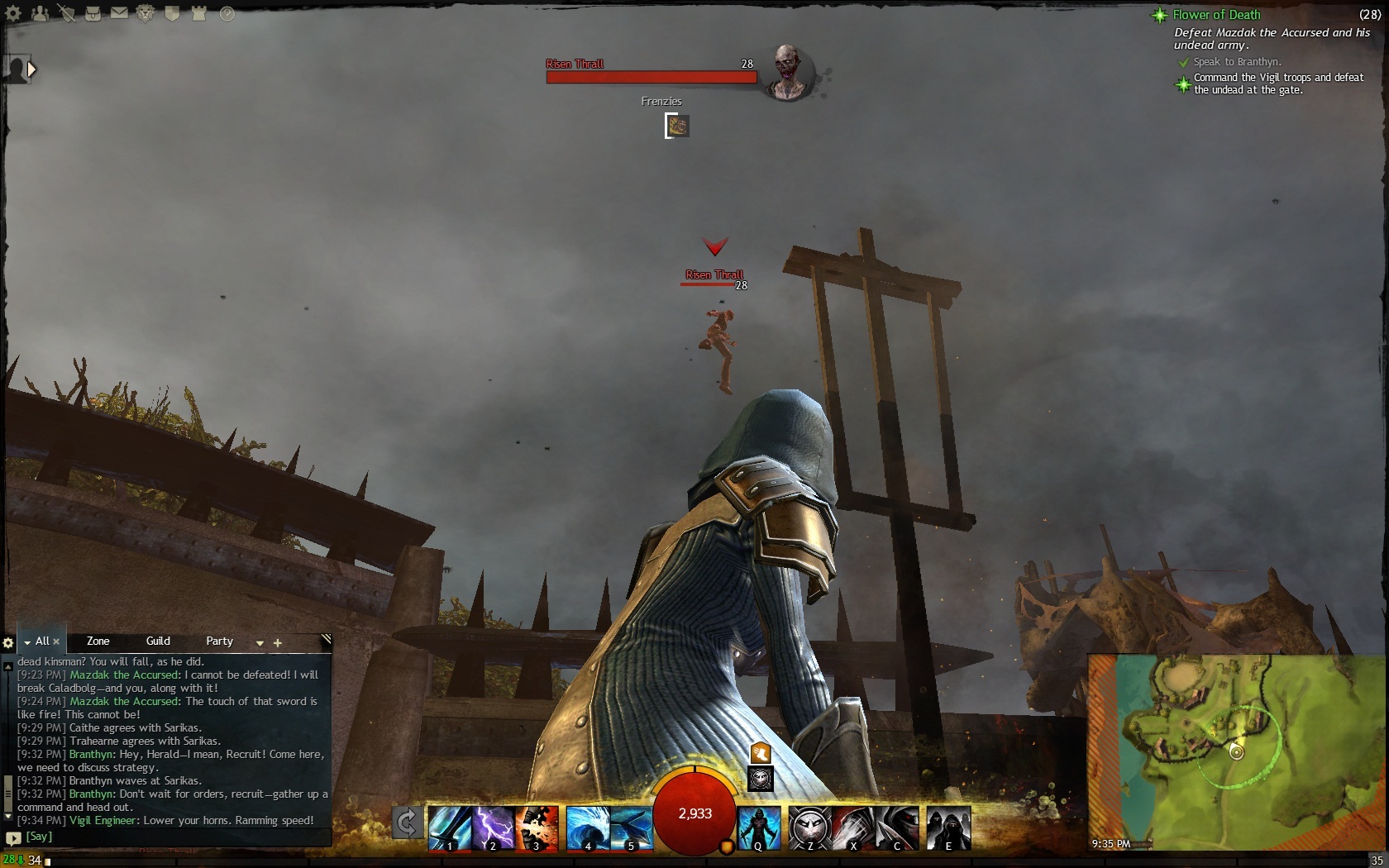This screenshot has height=868, width=1389.
Task: Open the mail envelope icon
Action: pyautogui.click(x=119, y=13)
